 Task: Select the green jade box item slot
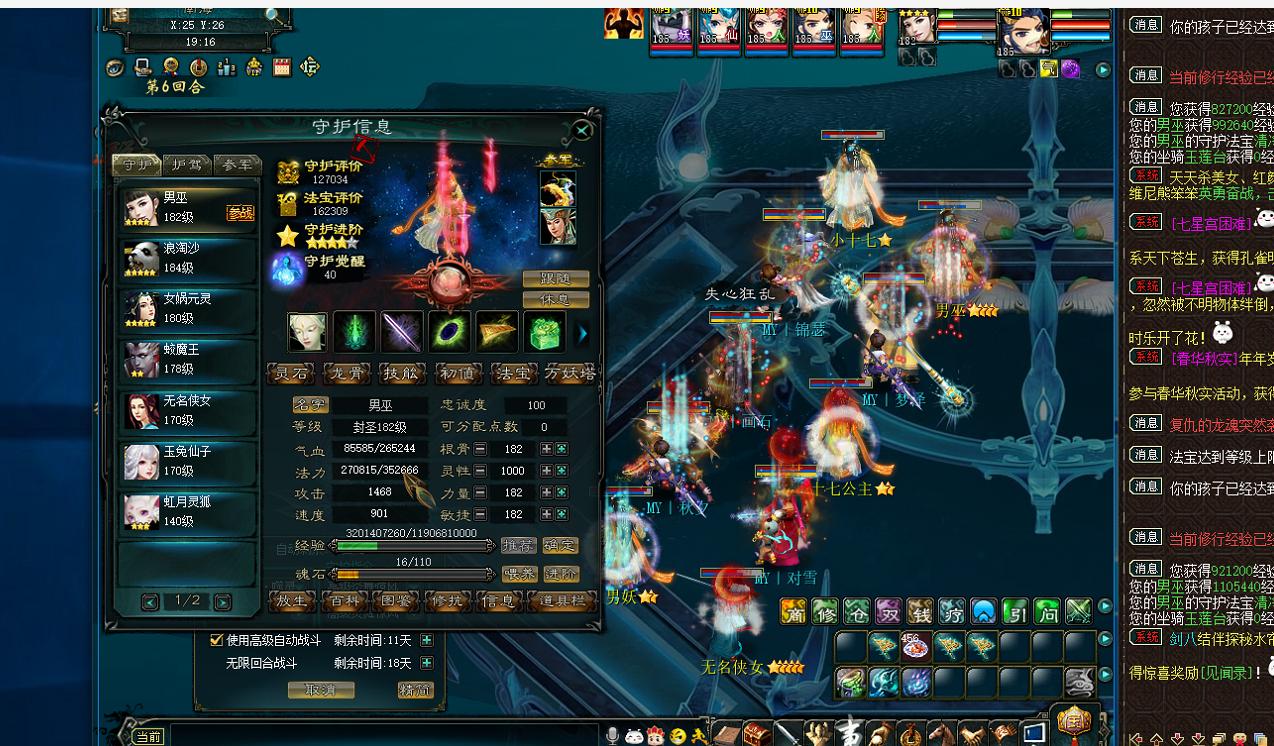[x=544, y=332]
